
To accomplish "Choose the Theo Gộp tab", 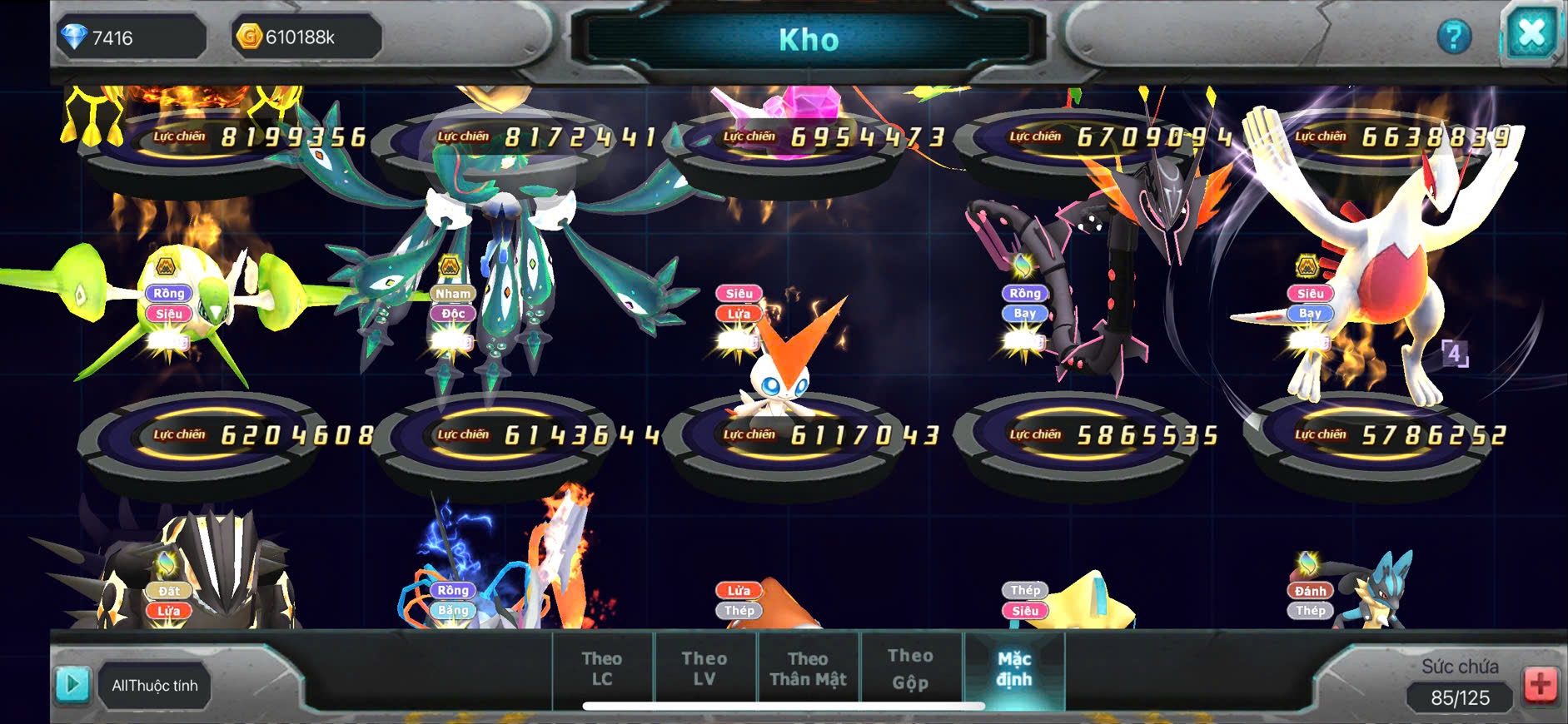I will (910, 669).
